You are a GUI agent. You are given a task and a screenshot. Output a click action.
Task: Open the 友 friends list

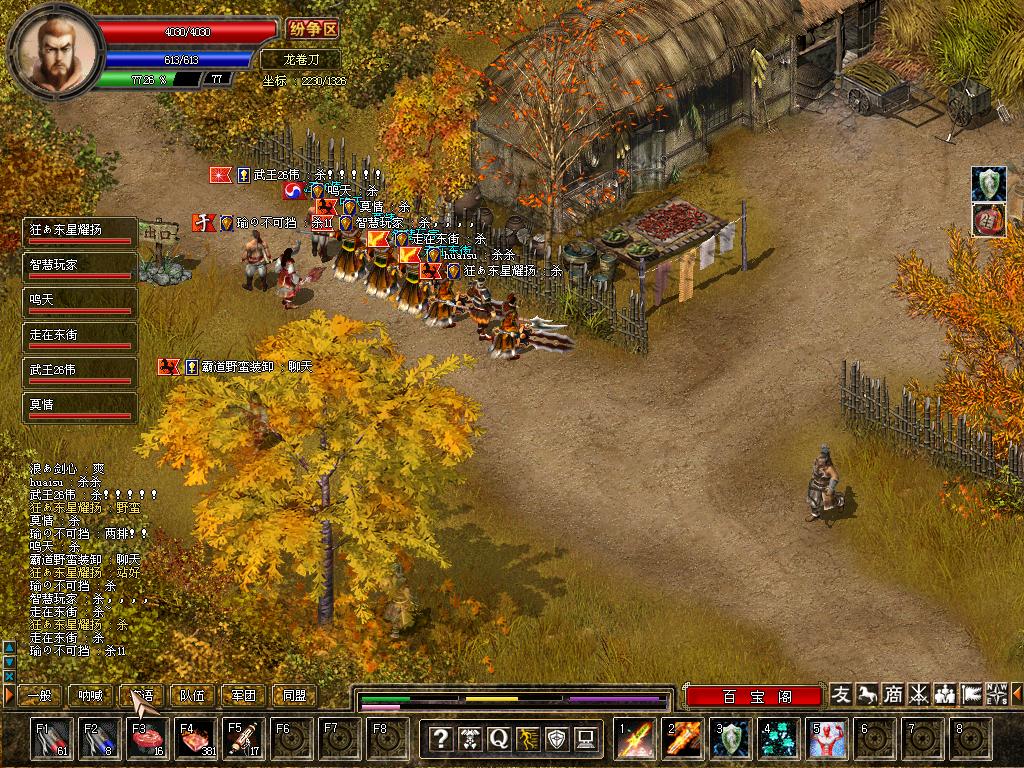[x=842, y=694]
